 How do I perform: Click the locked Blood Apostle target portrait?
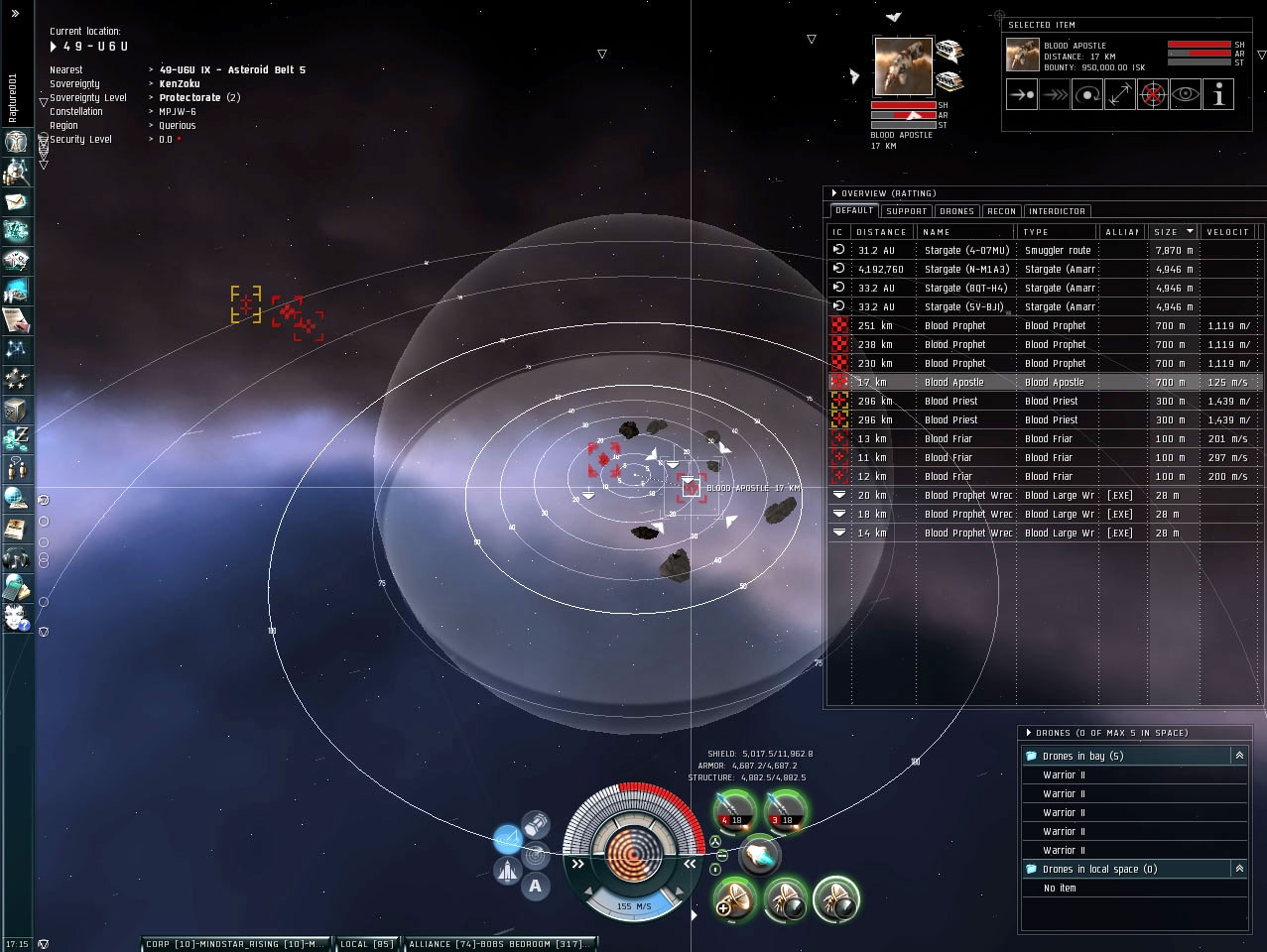(903, 66)
